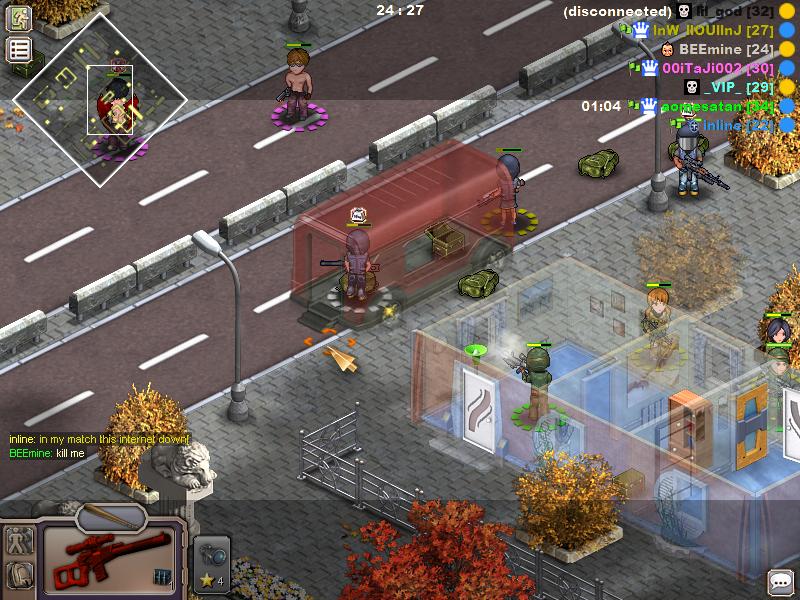Open the chat speech bubble button
Screen dimensions: 800x600
780,581
